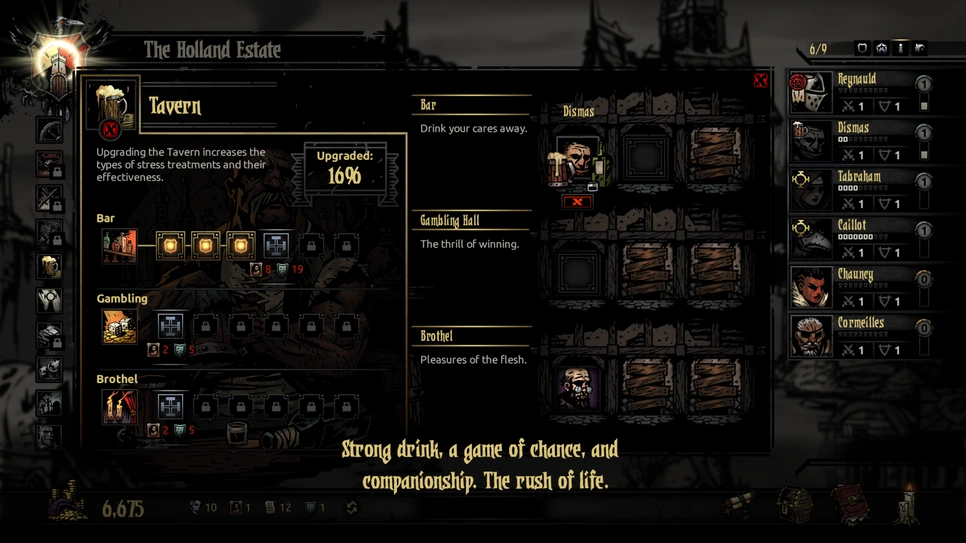Select the Gambling dice icon

[119, 326]
